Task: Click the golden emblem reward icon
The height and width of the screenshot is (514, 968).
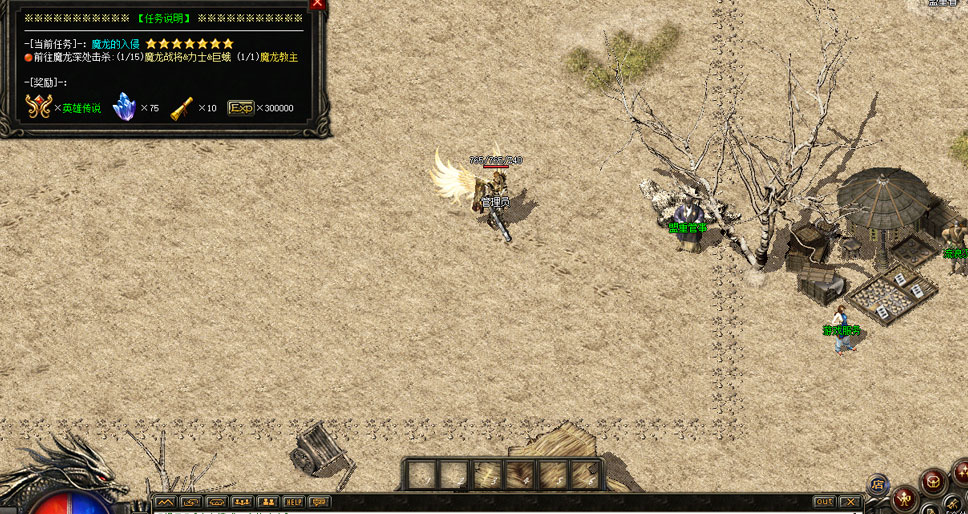Action: 38,106
